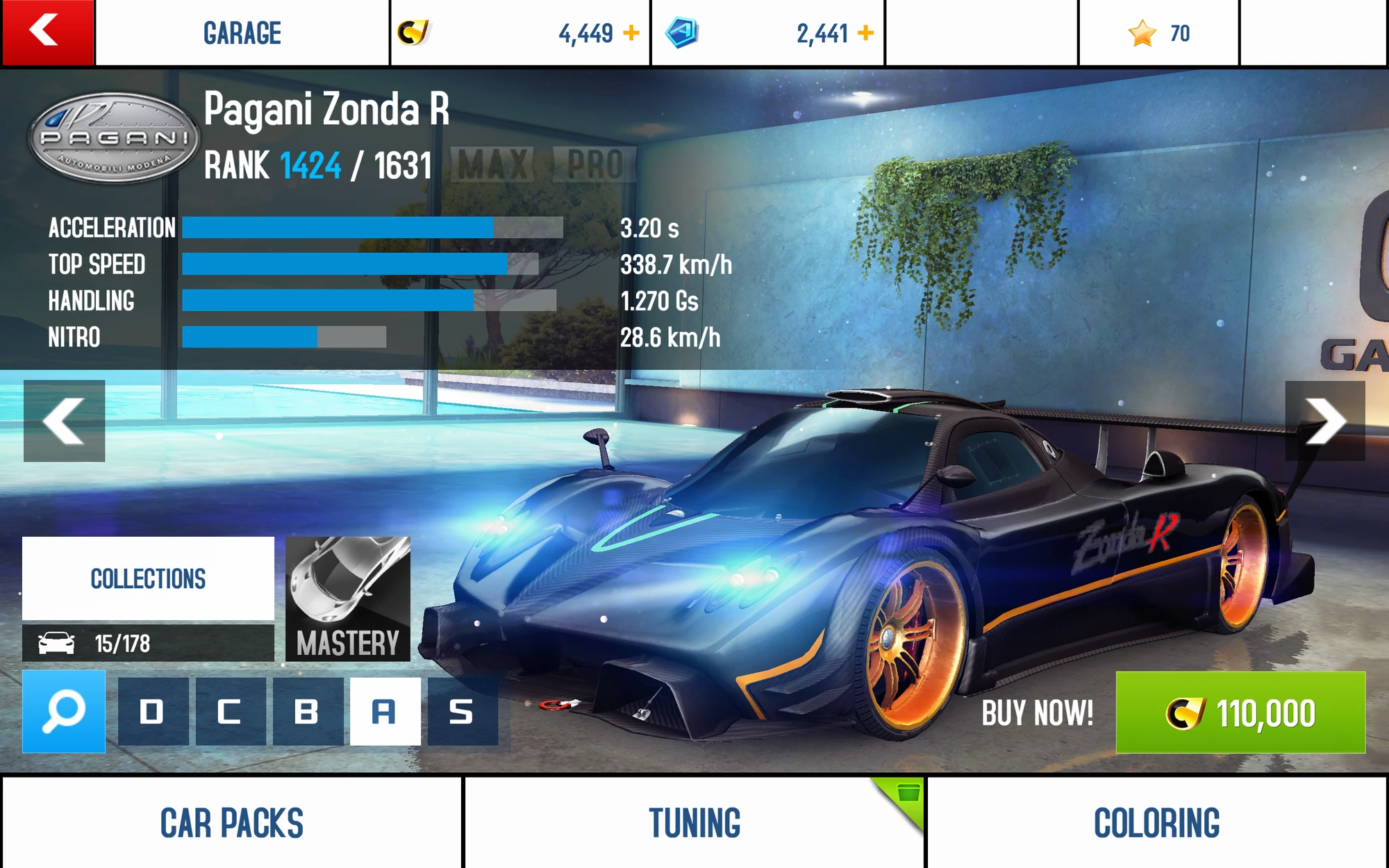Viewport: 1389px width, 868px height.
Task: Switch to the Coloring tab
Action: click(1157, 823)
